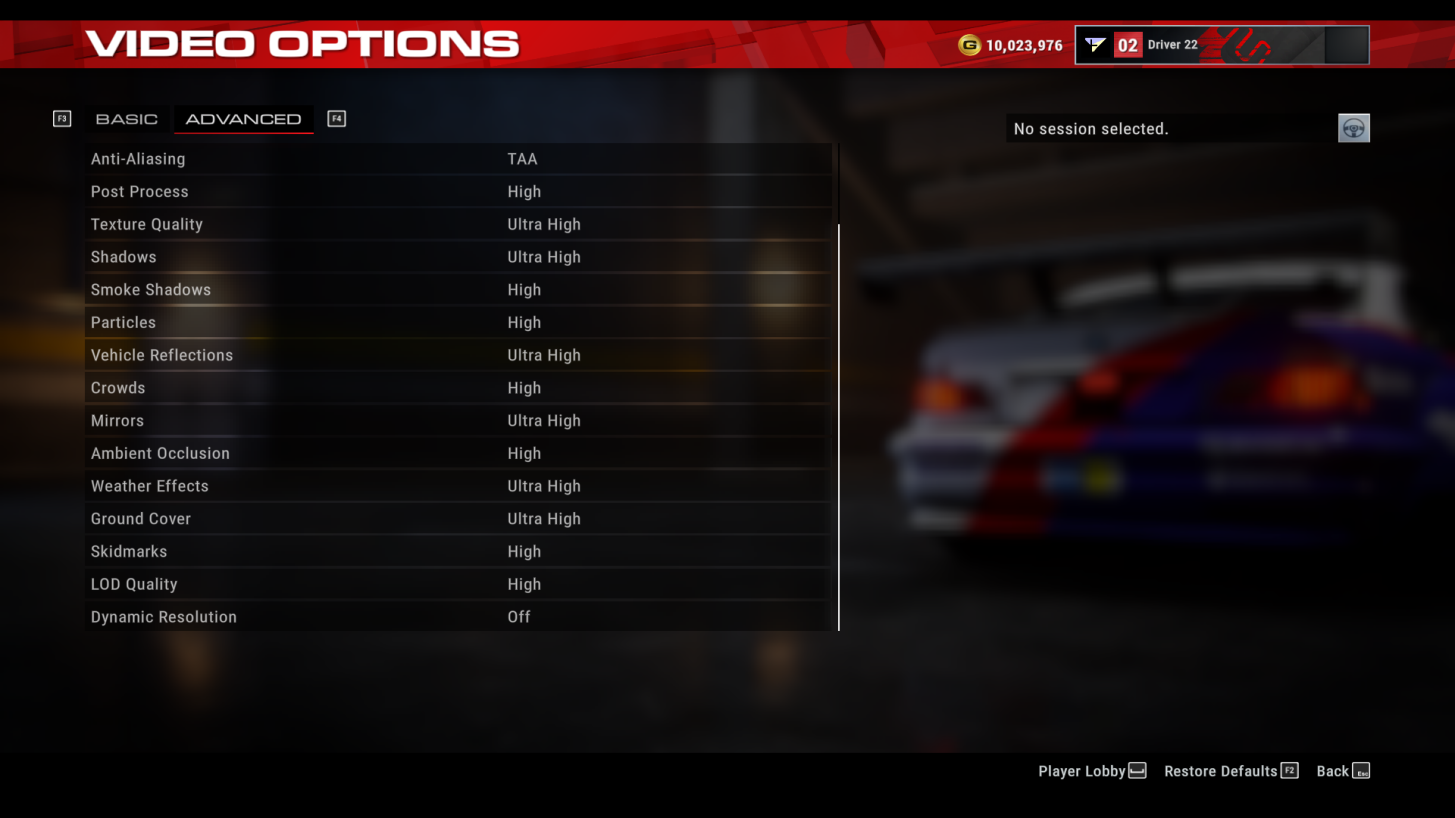Open the steering wheel setup icon
Image resolution: width=1455 pixels, height=818 pixels.
pyautogui.click(x=1353, y=128)
